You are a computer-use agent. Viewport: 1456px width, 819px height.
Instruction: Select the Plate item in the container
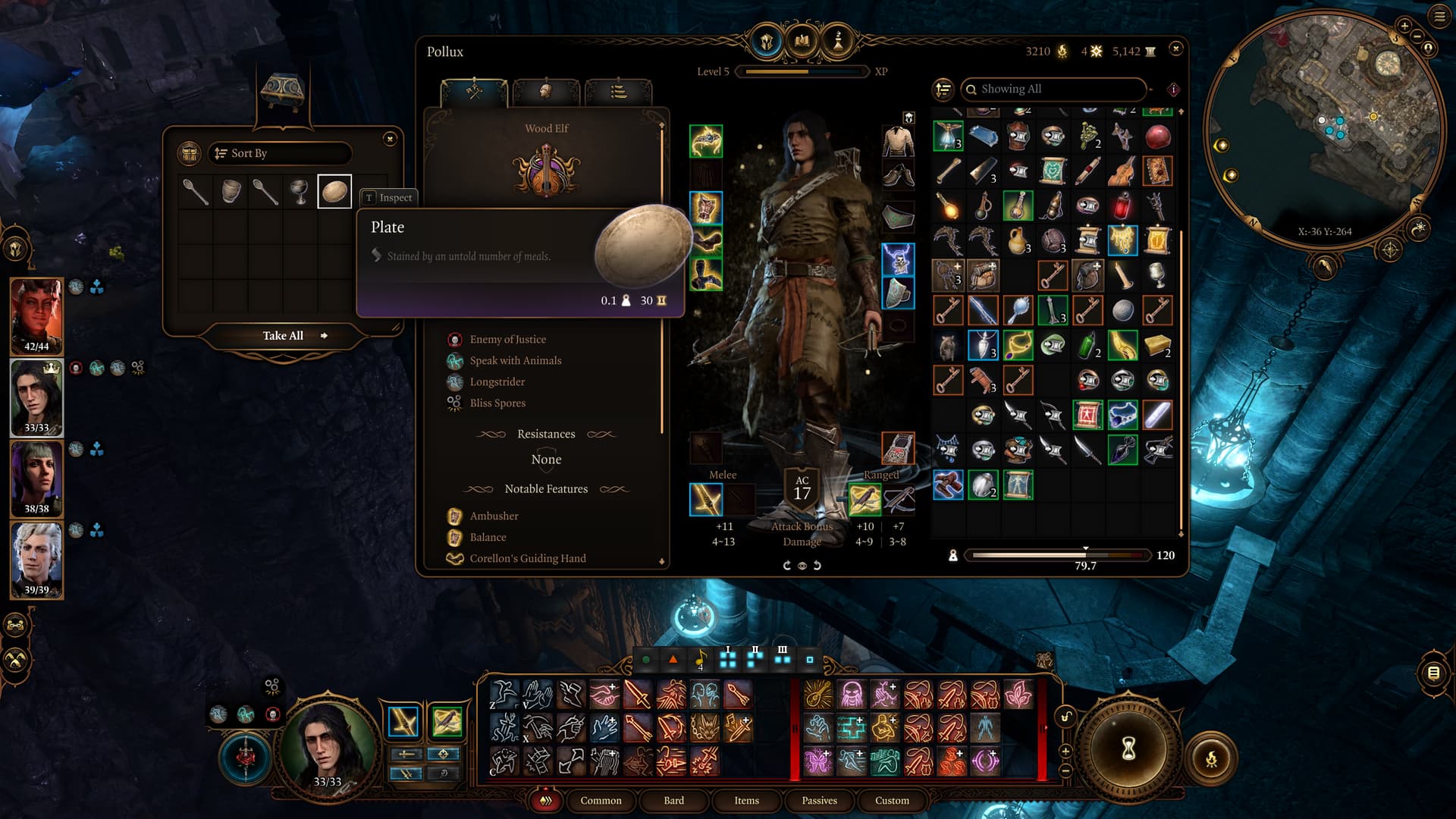tap(334, 191)
